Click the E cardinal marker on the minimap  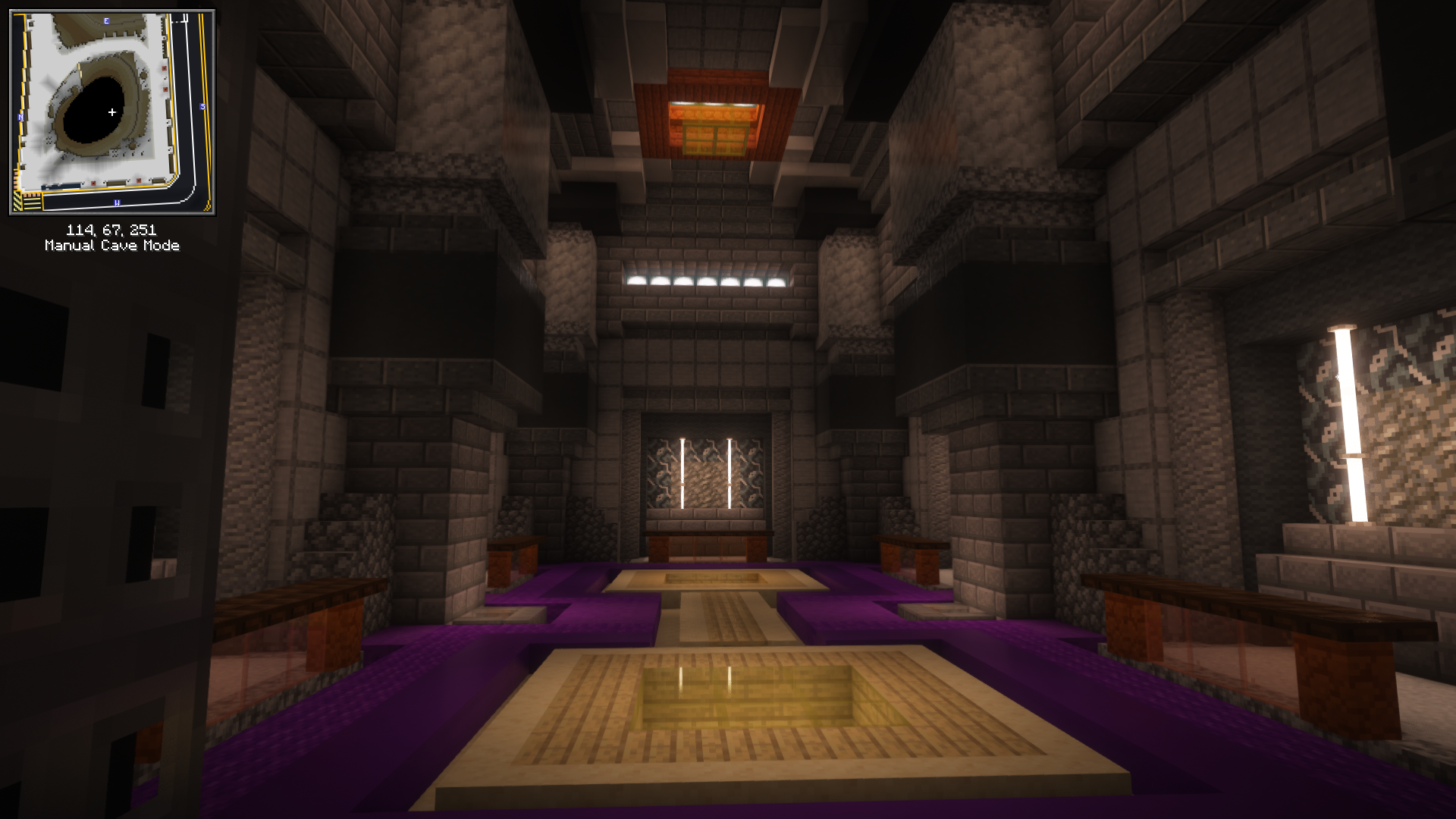106,20
